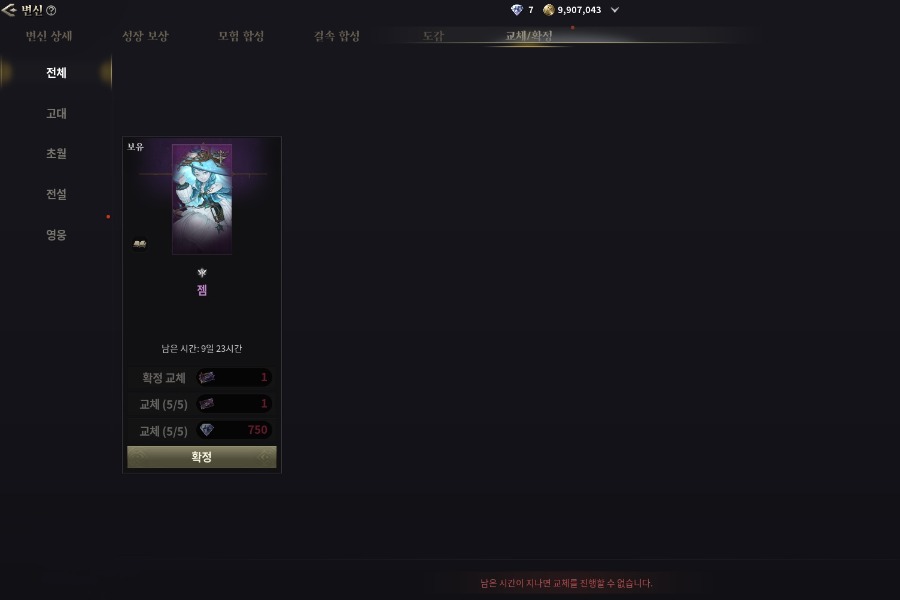The width and height of the screenshot is (900, 600).
Task: Expand the currency dropdown arrow
Action: point(614,10)
